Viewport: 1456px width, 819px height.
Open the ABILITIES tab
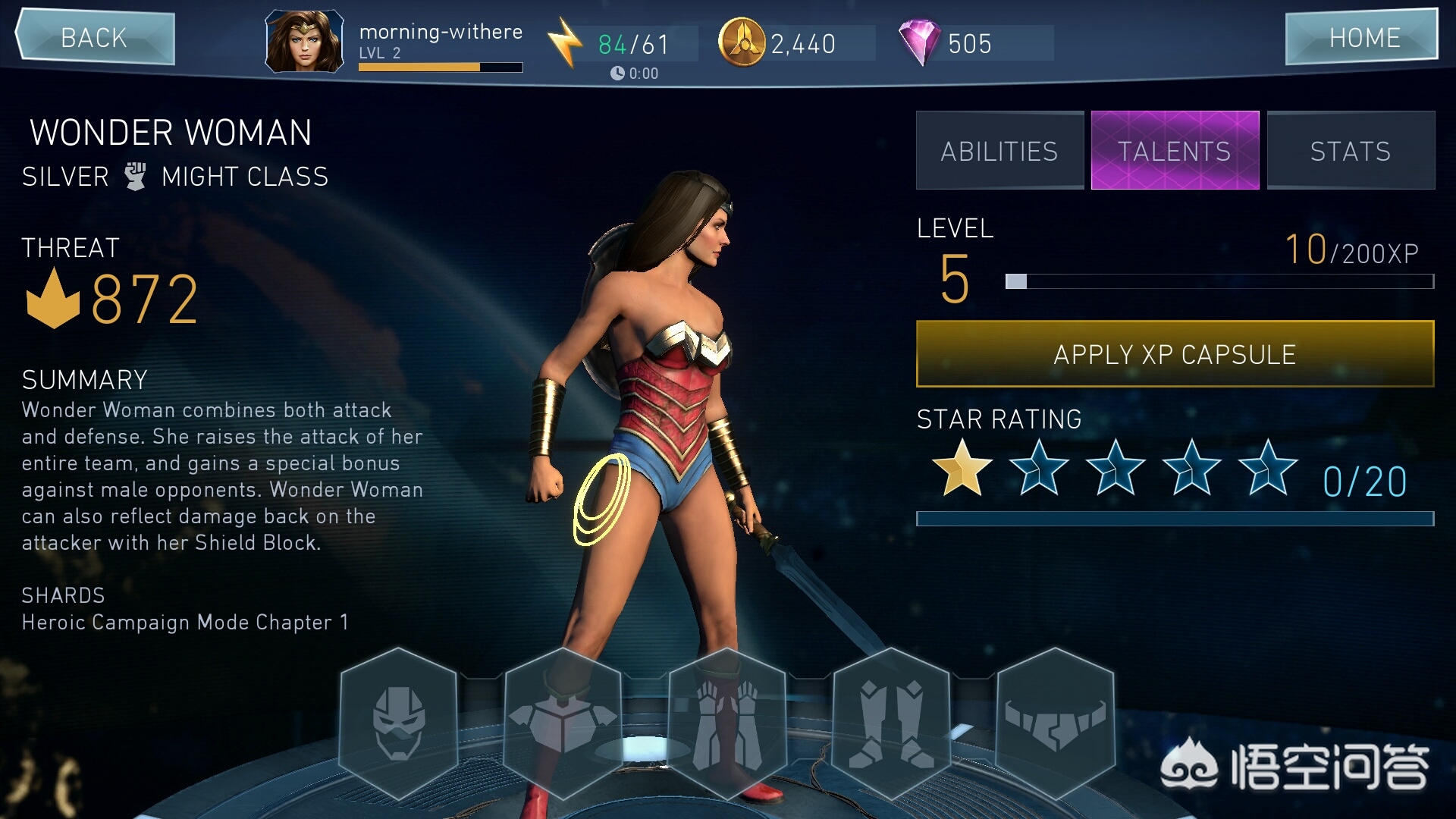coord(999,151)
